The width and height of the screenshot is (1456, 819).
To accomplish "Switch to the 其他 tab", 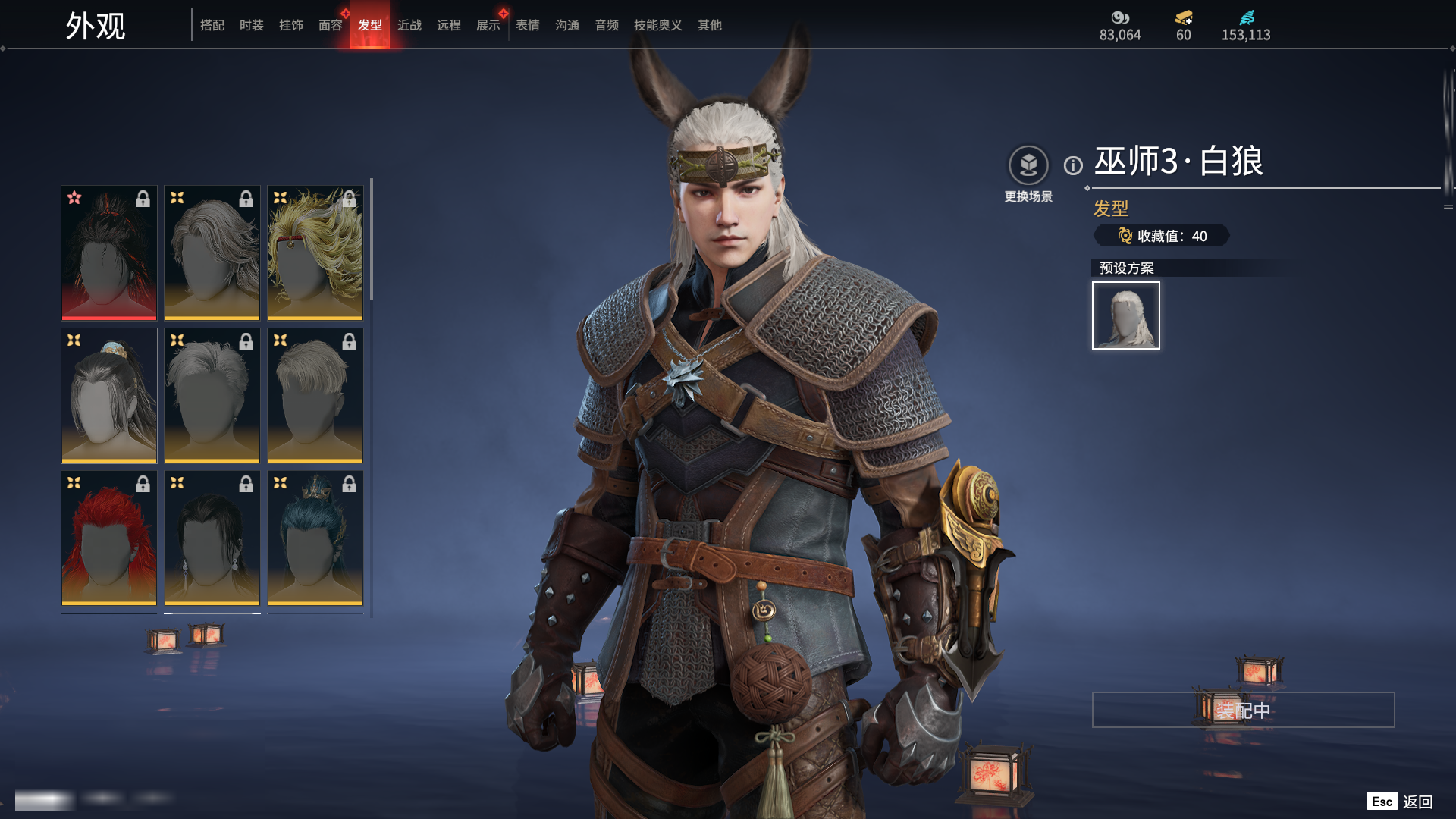I will pyautogui.click(x=709, y=25).
